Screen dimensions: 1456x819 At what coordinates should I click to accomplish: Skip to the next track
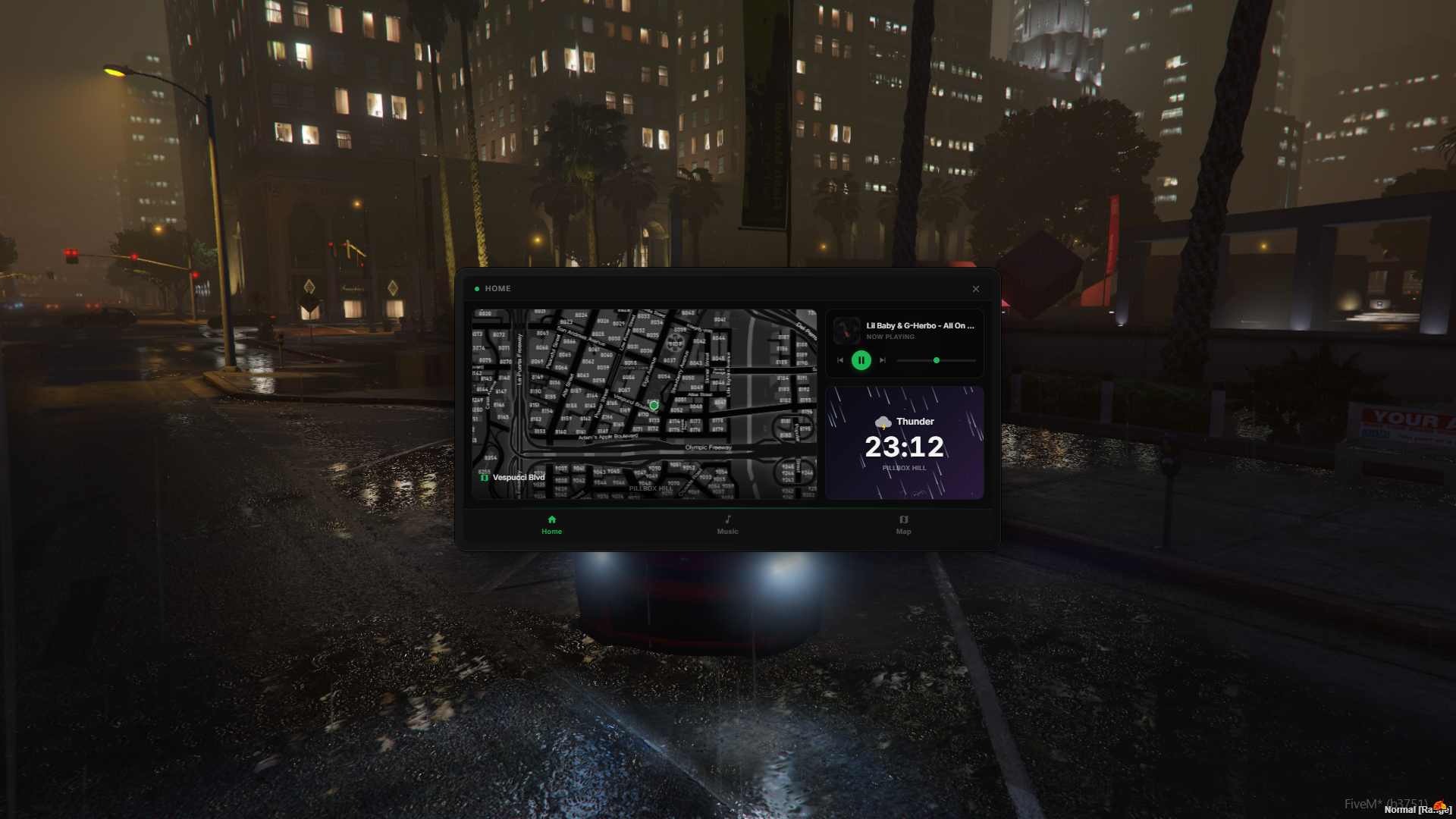[x=883, y=360]
